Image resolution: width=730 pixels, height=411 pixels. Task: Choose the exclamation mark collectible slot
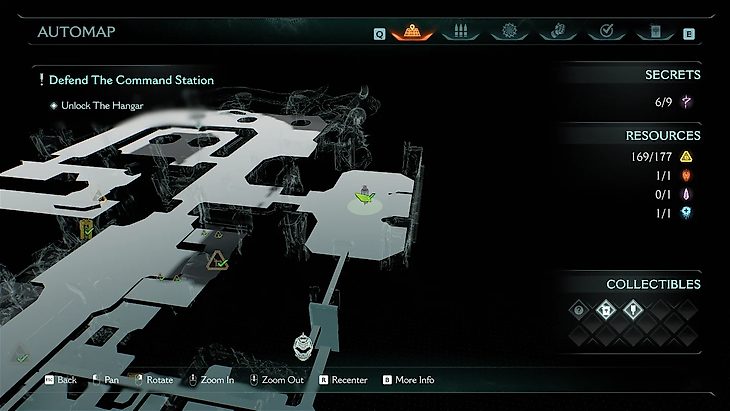click(x=633, y=310)
